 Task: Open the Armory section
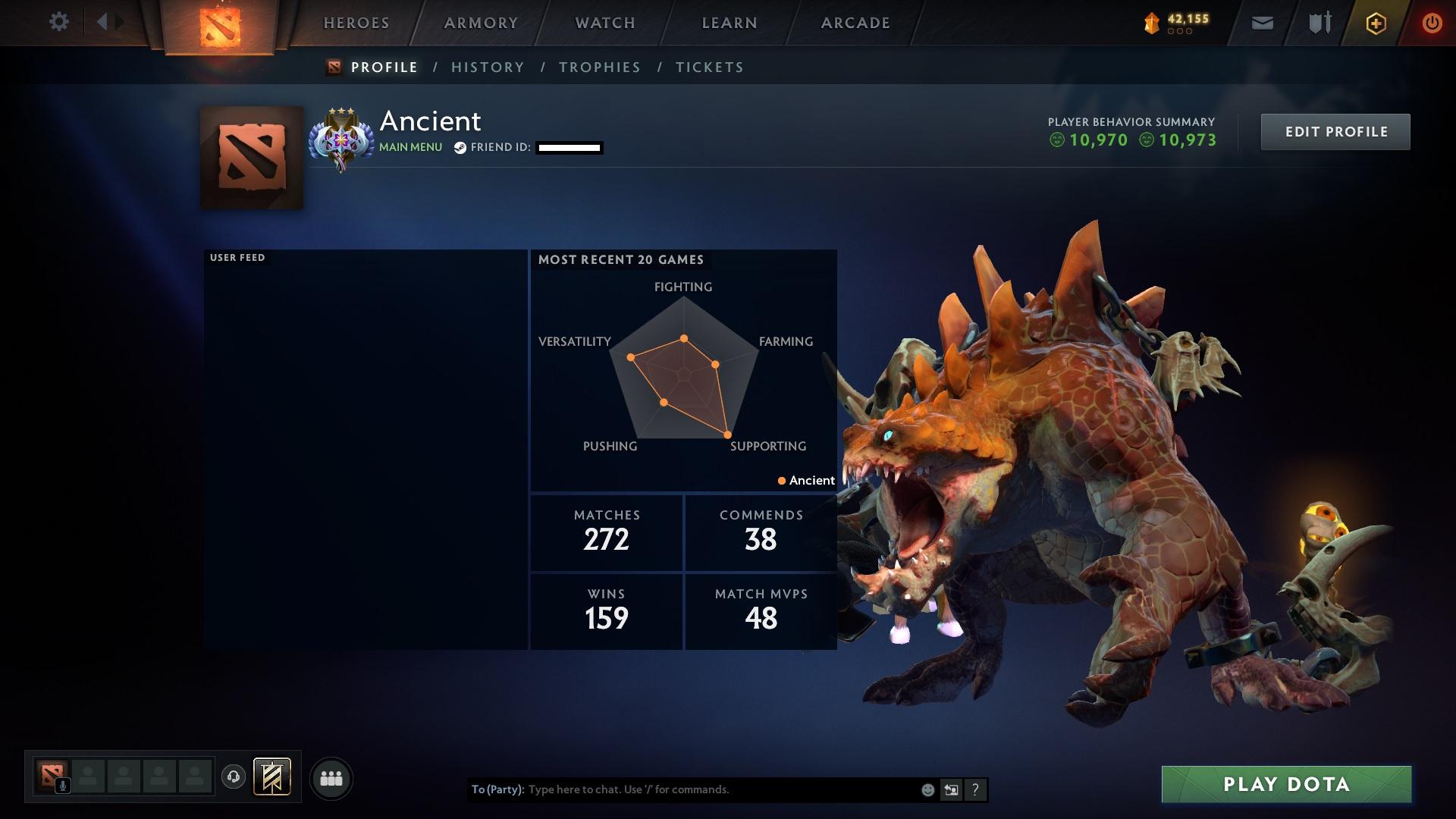click(x=481, y=23)
